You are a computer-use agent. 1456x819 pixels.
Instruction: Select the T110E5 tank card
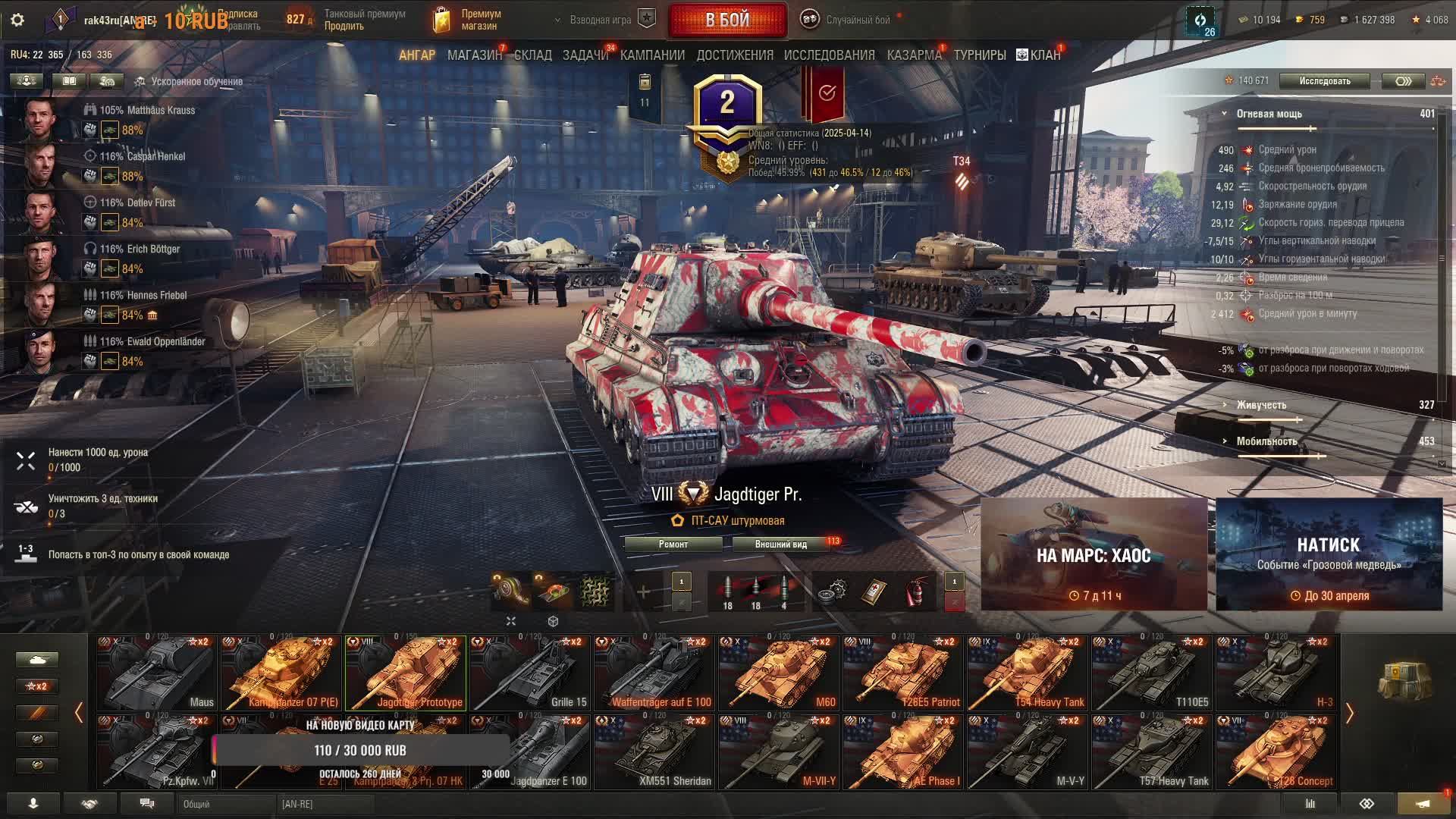(x=1152, y=673)
